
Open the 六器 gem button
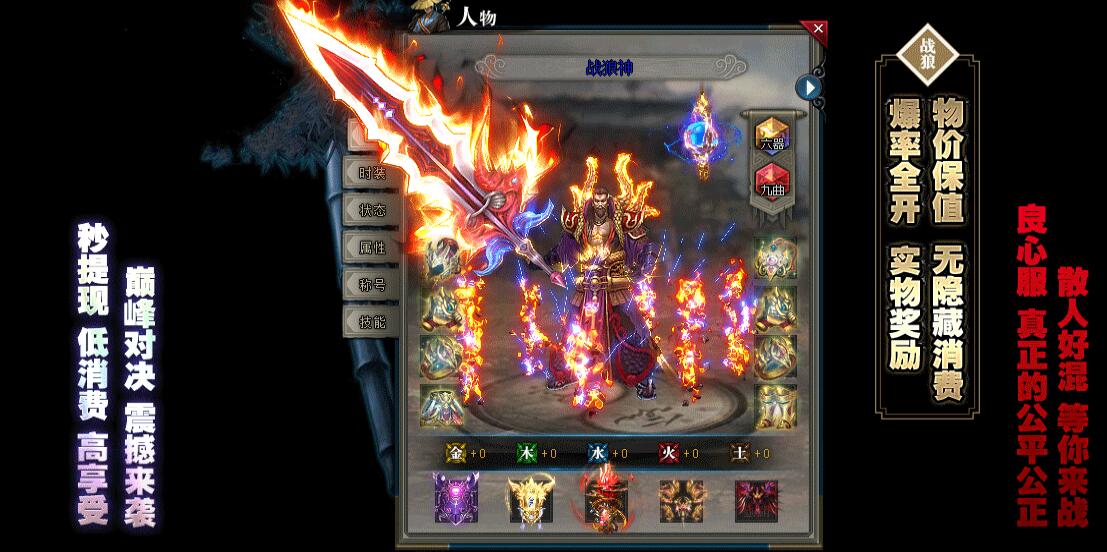pyautogui.click(x=772, y=134)
